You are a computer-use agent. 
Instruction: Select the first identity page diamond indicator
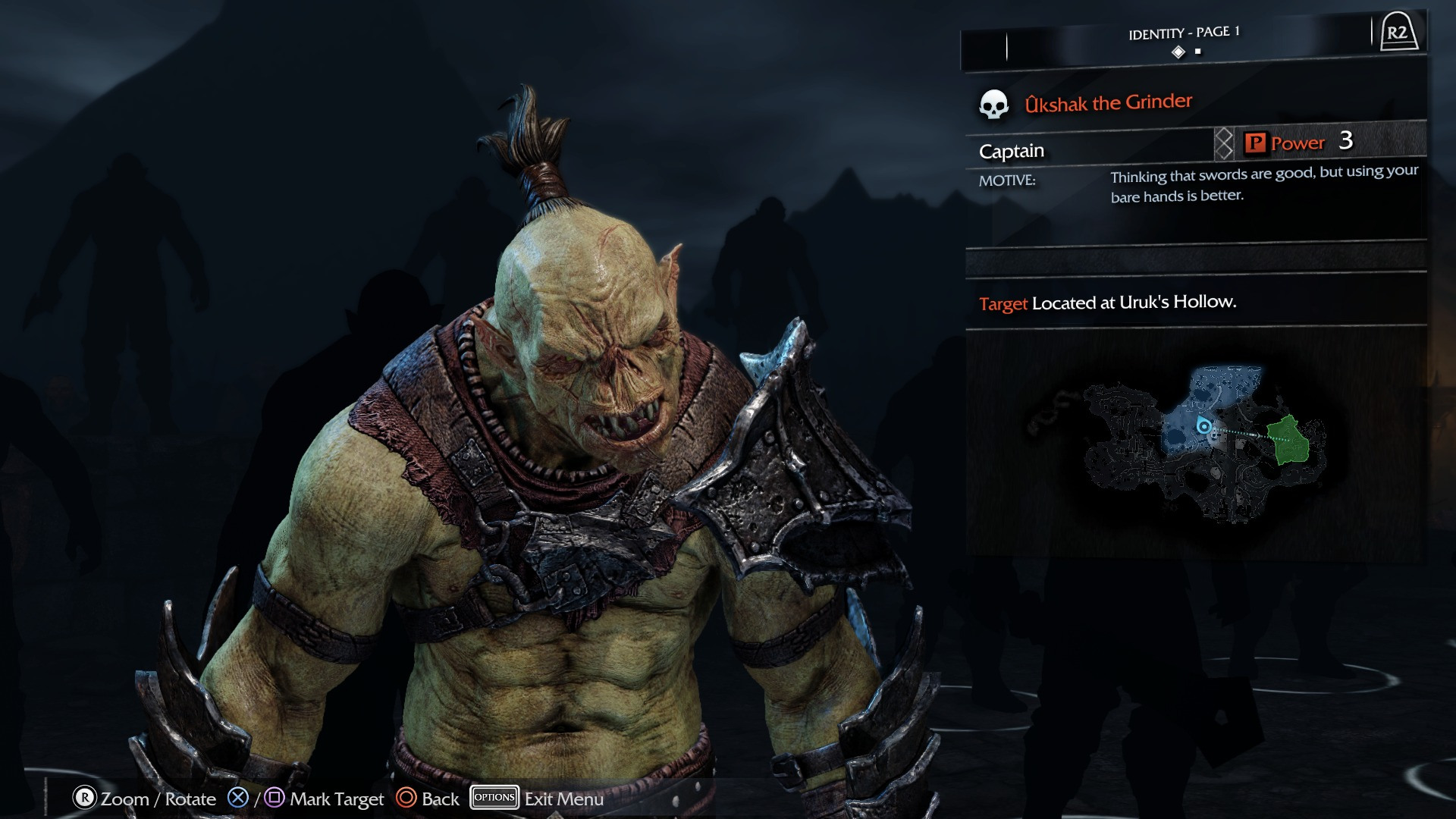pos(1178,52)
